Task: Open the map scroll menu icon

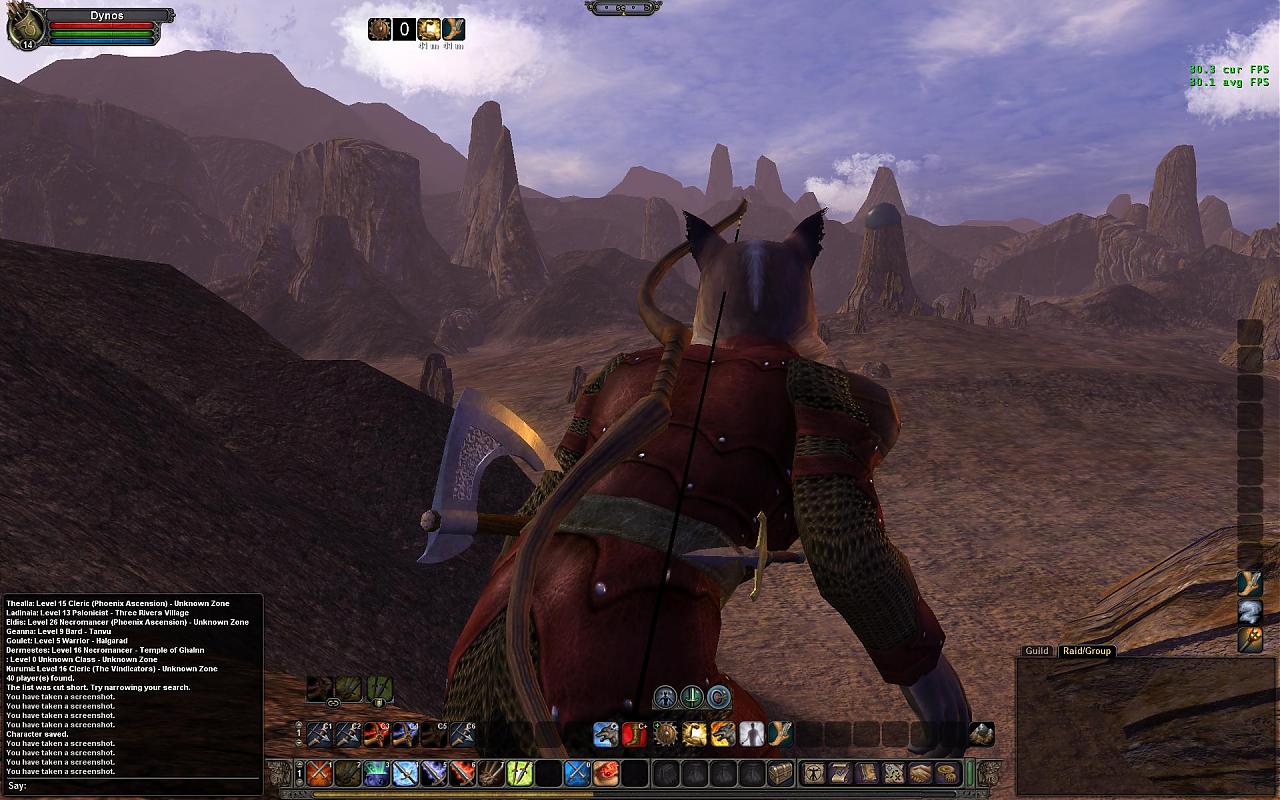Action: click(893, 773)
